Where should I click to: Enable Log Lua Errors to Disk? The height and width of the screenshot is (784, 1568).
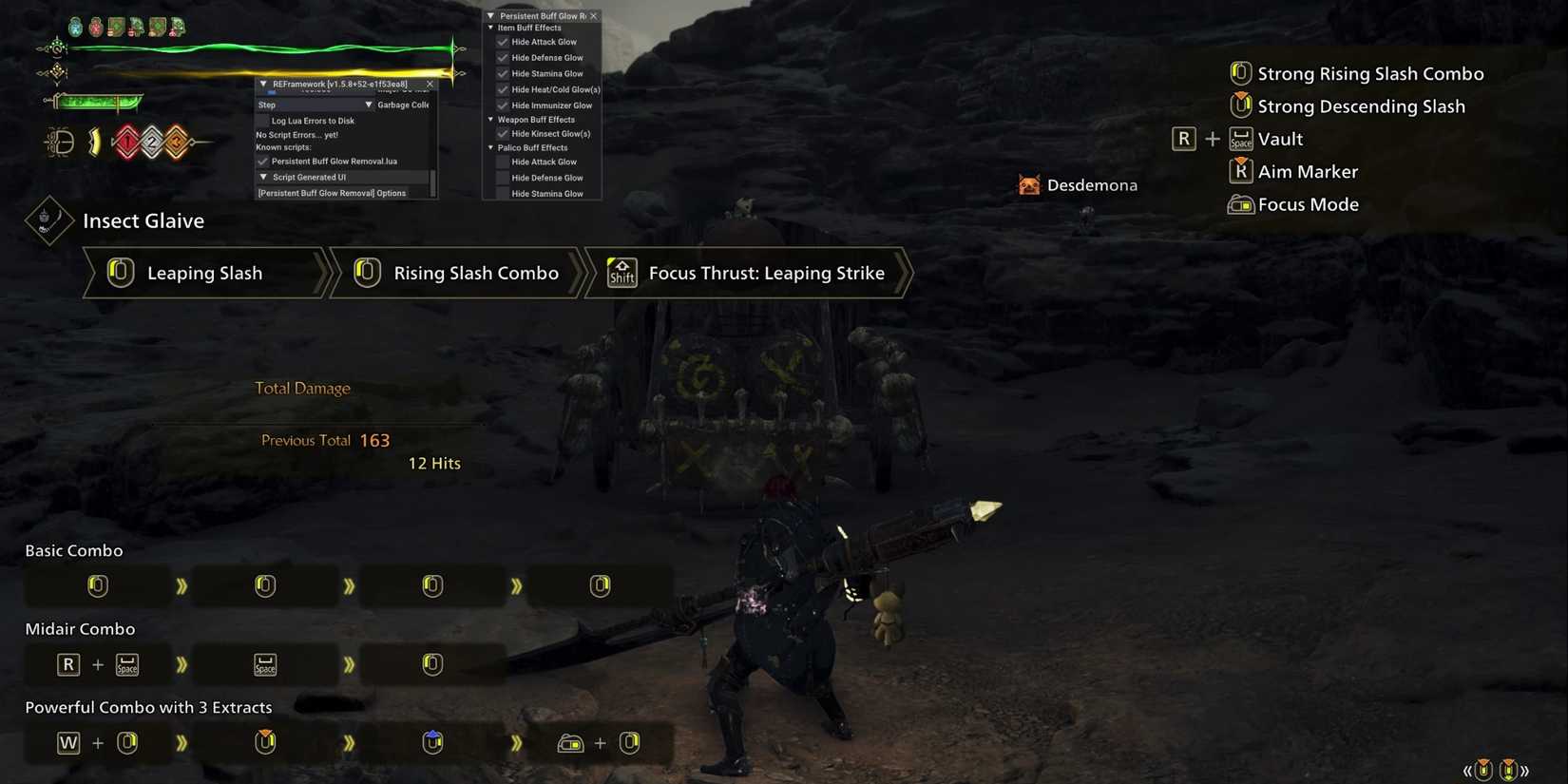click(x=263, y=121)
